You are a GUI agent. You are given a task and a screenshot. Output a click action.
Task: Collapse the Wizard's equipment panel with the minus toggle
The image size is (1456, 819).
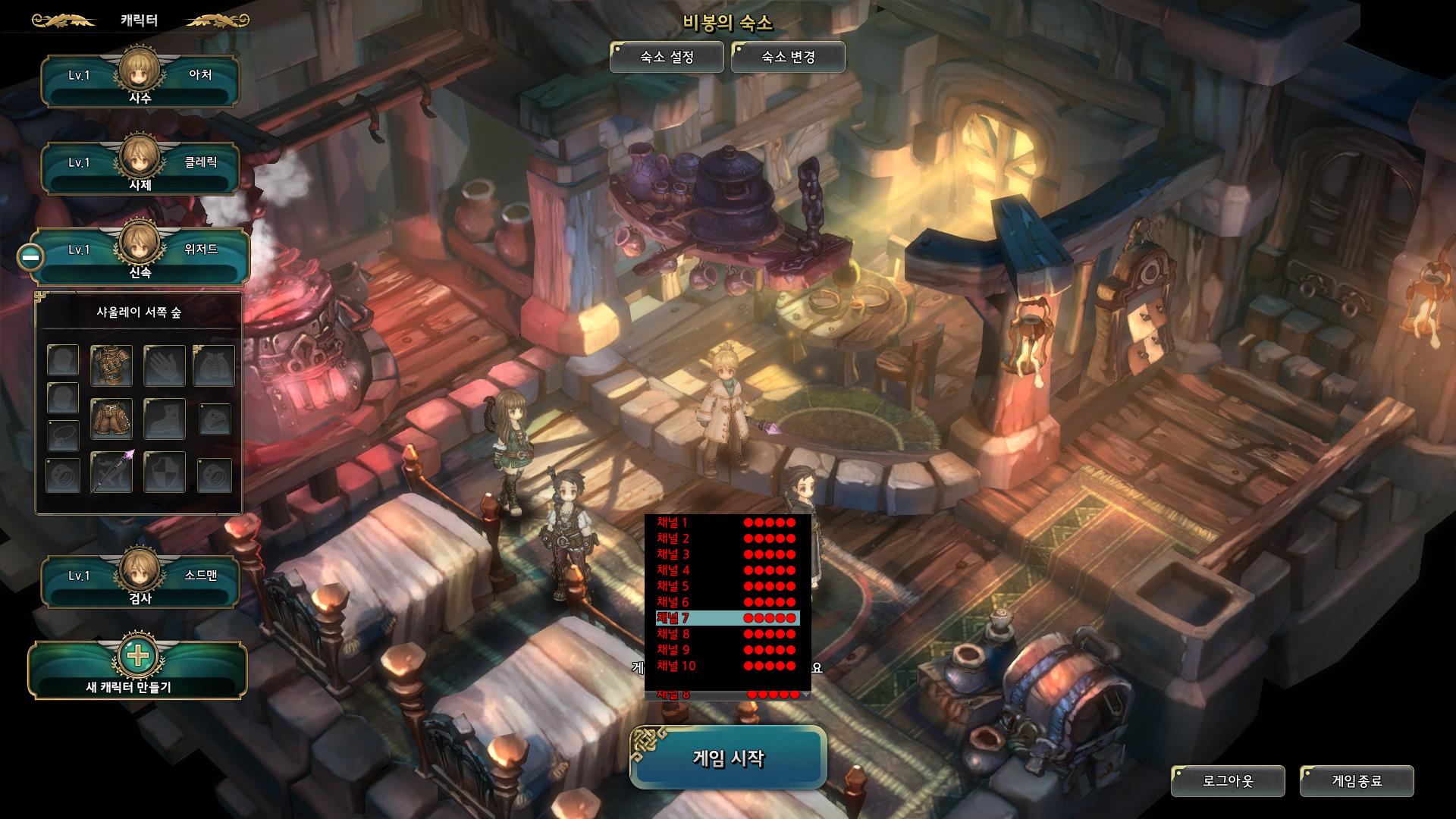click(x=30, y=258)
